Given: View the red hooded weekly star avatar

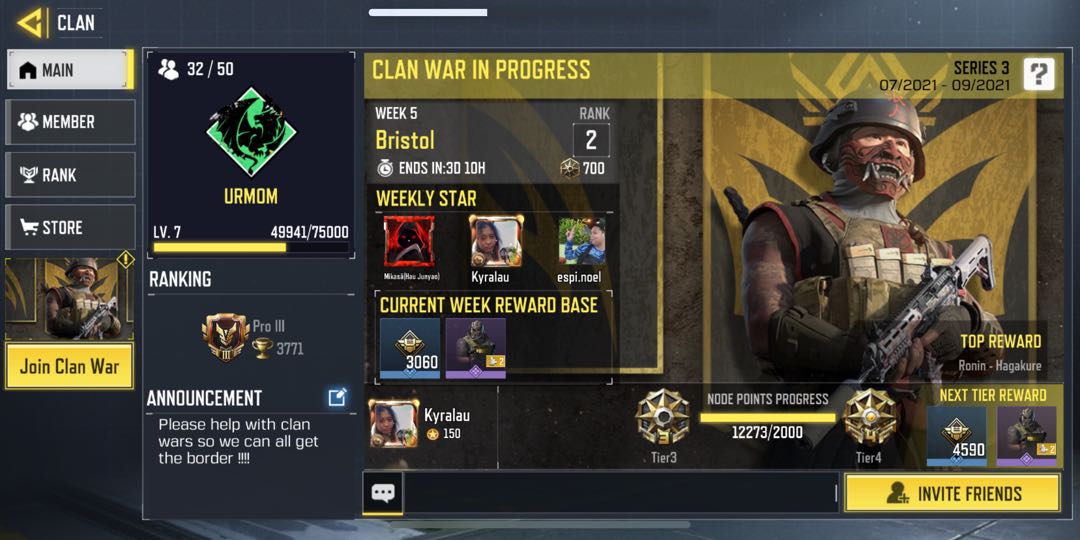Looking at the screenshot, I should coord(409,241).
